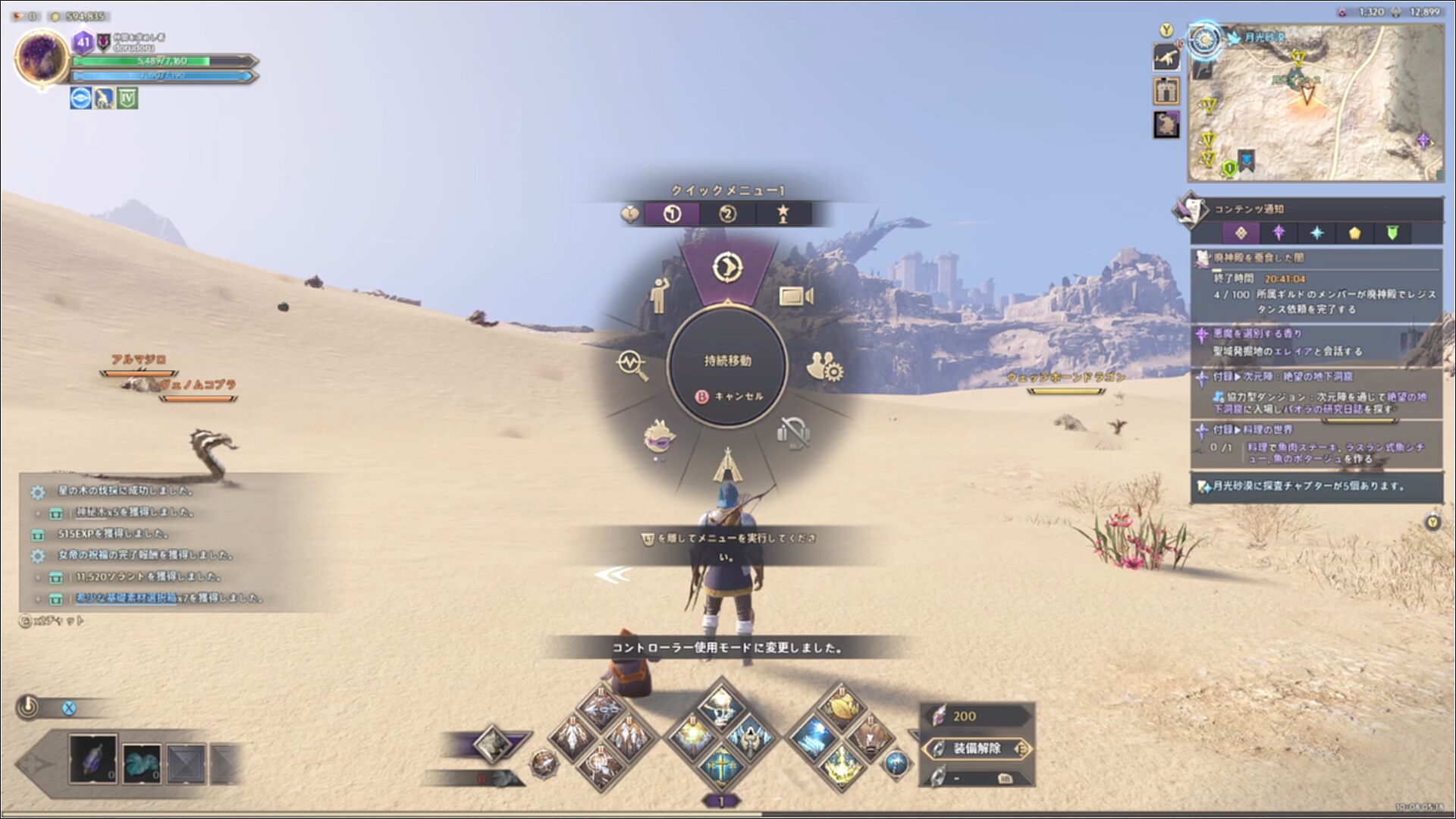Click the 装備解除 unequip button

(x=977, y=748)
